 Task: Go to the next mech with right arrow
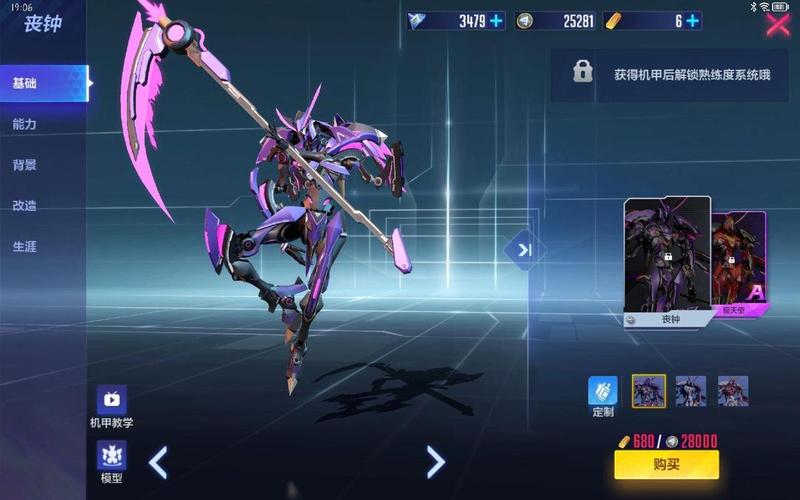click(x=435, y=462)
